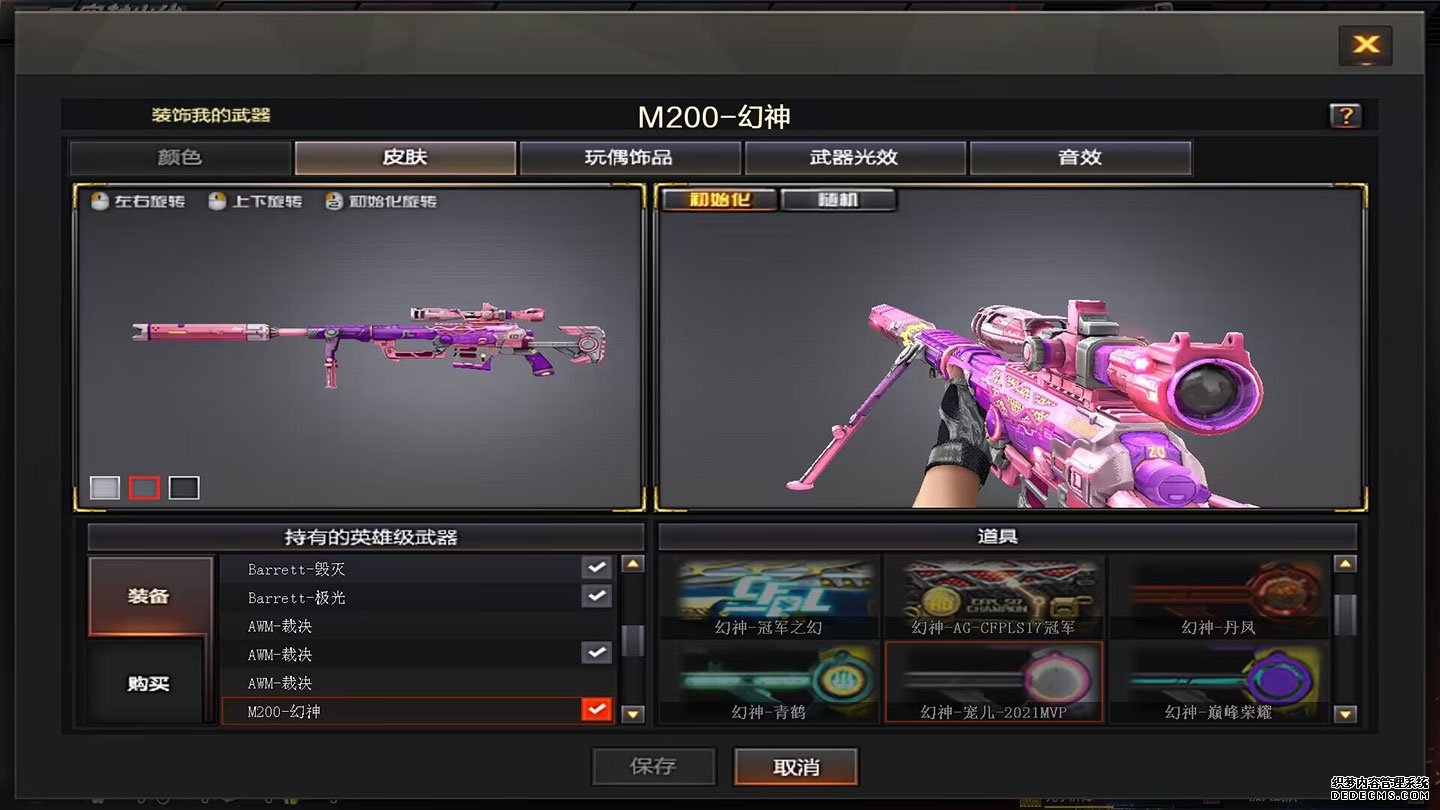1440x810 pixels.
Task: Choose the 随机 button
Action: [x=838, y=199]
